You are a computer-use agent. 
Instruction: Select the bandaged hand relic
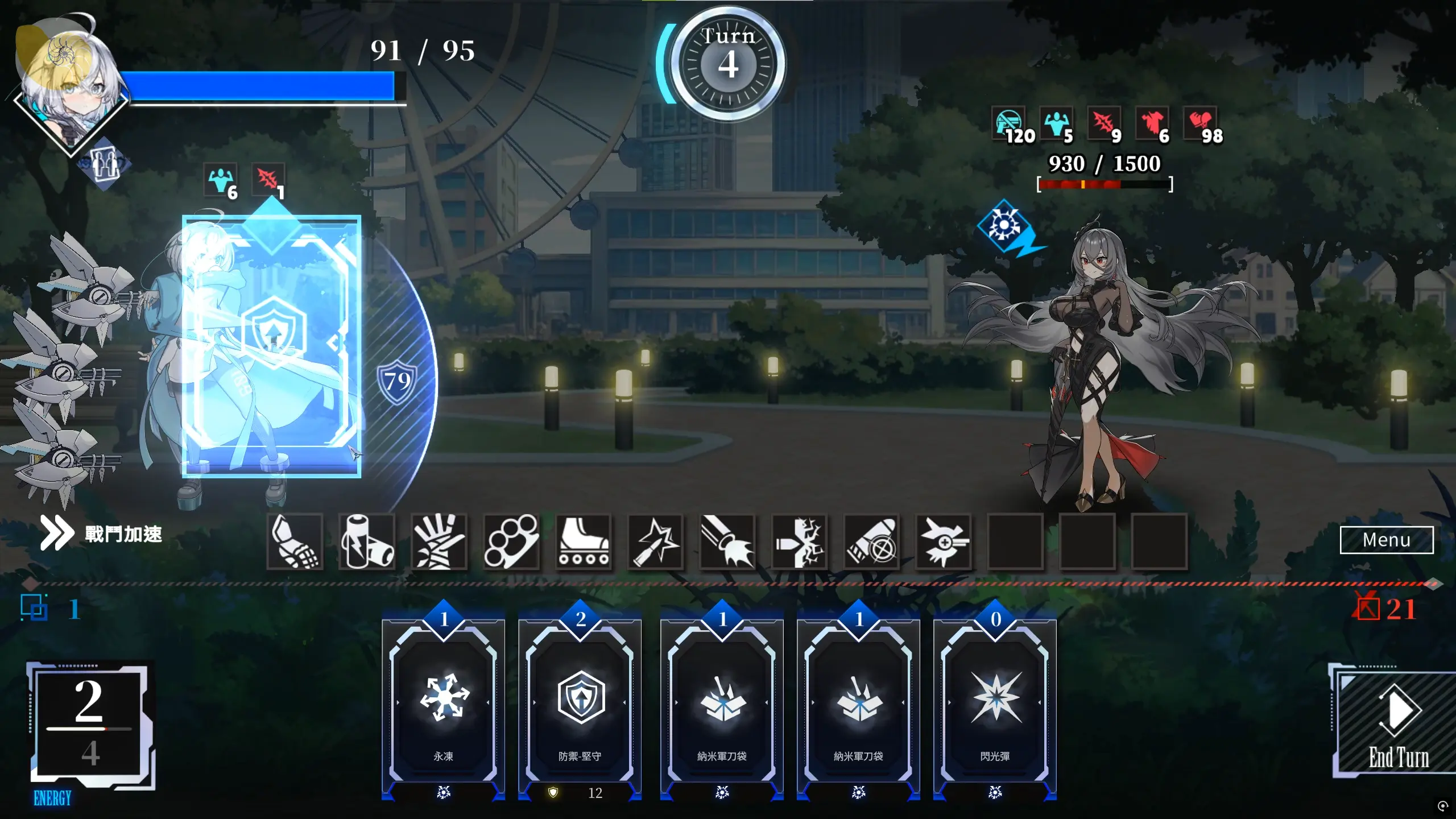439,541
